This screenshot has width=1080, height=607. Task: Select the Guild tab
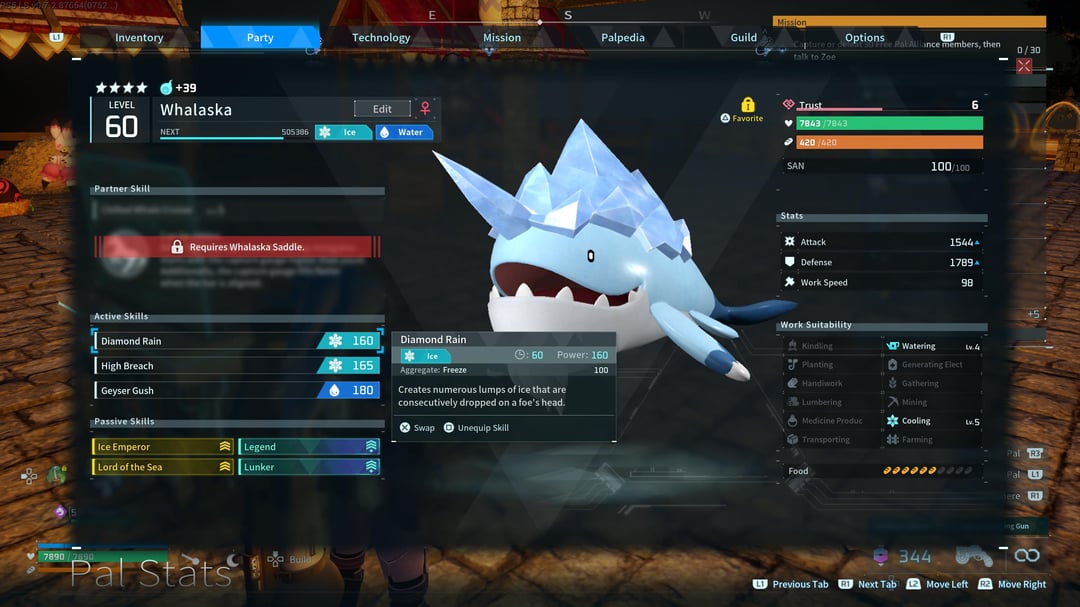(743, 38)
